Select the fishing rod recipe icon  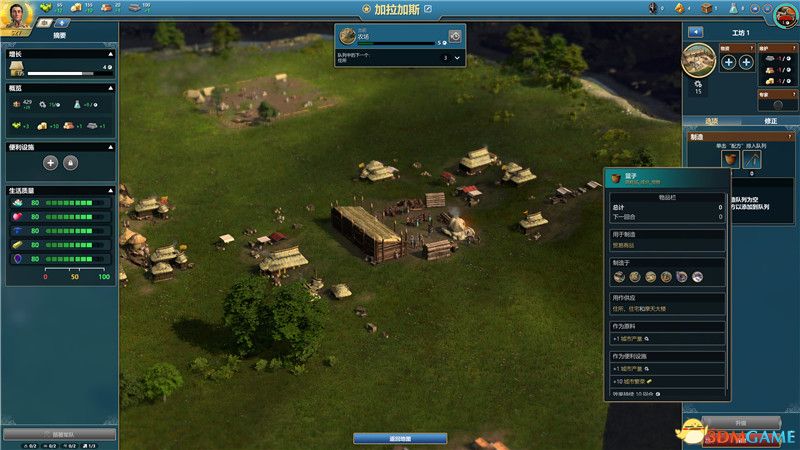coord(752,158)
